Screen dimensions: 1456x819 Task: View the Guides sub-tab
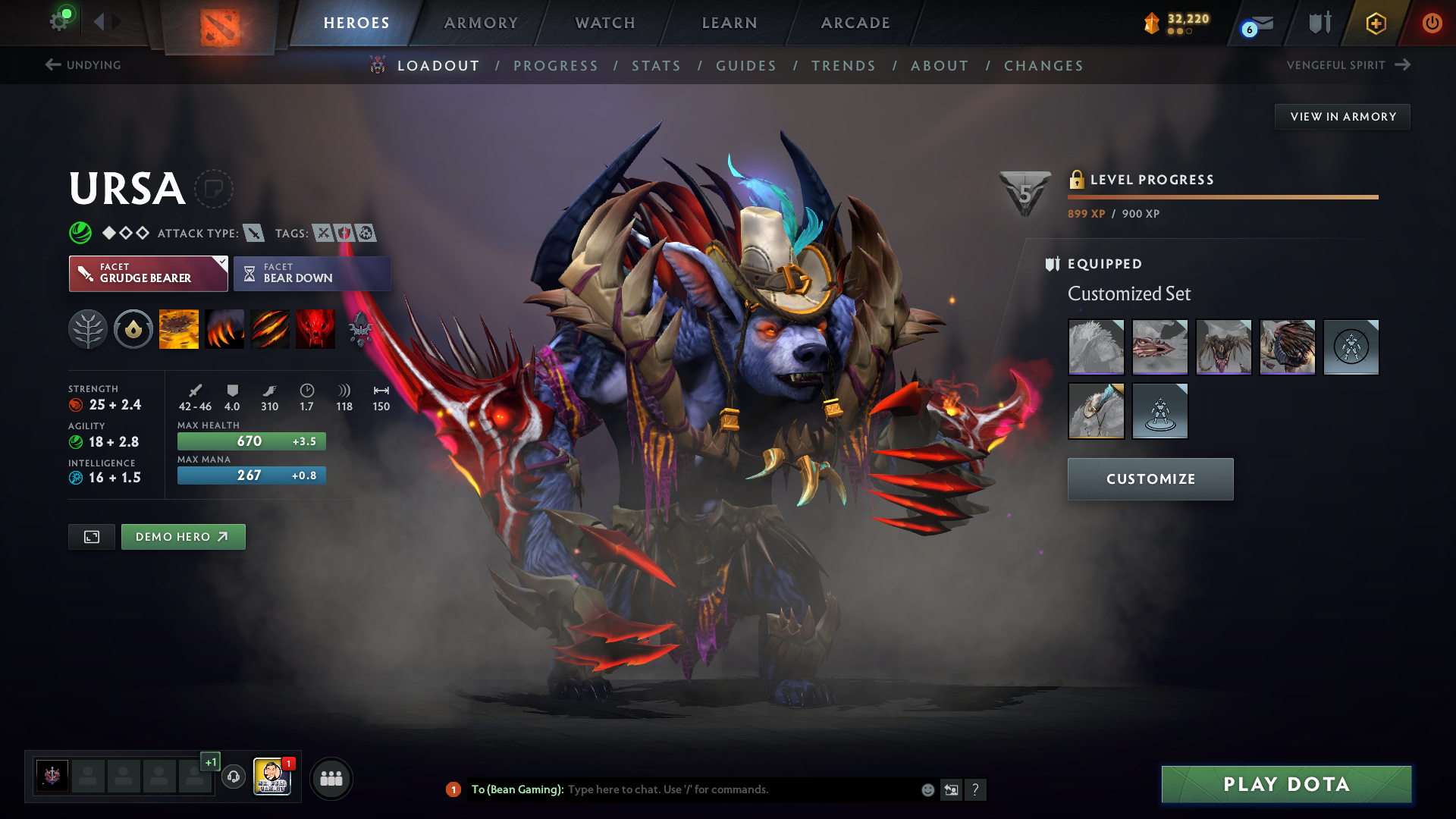pos(746,66)
